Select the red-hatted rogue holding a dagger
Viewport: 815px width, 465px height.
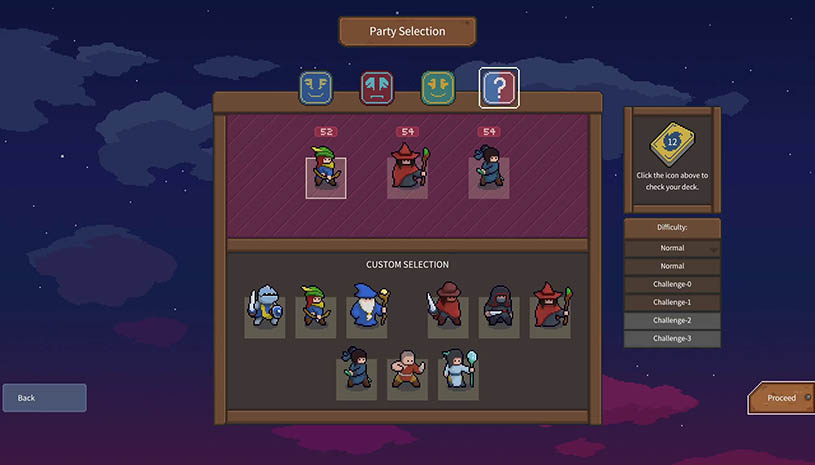447,308
